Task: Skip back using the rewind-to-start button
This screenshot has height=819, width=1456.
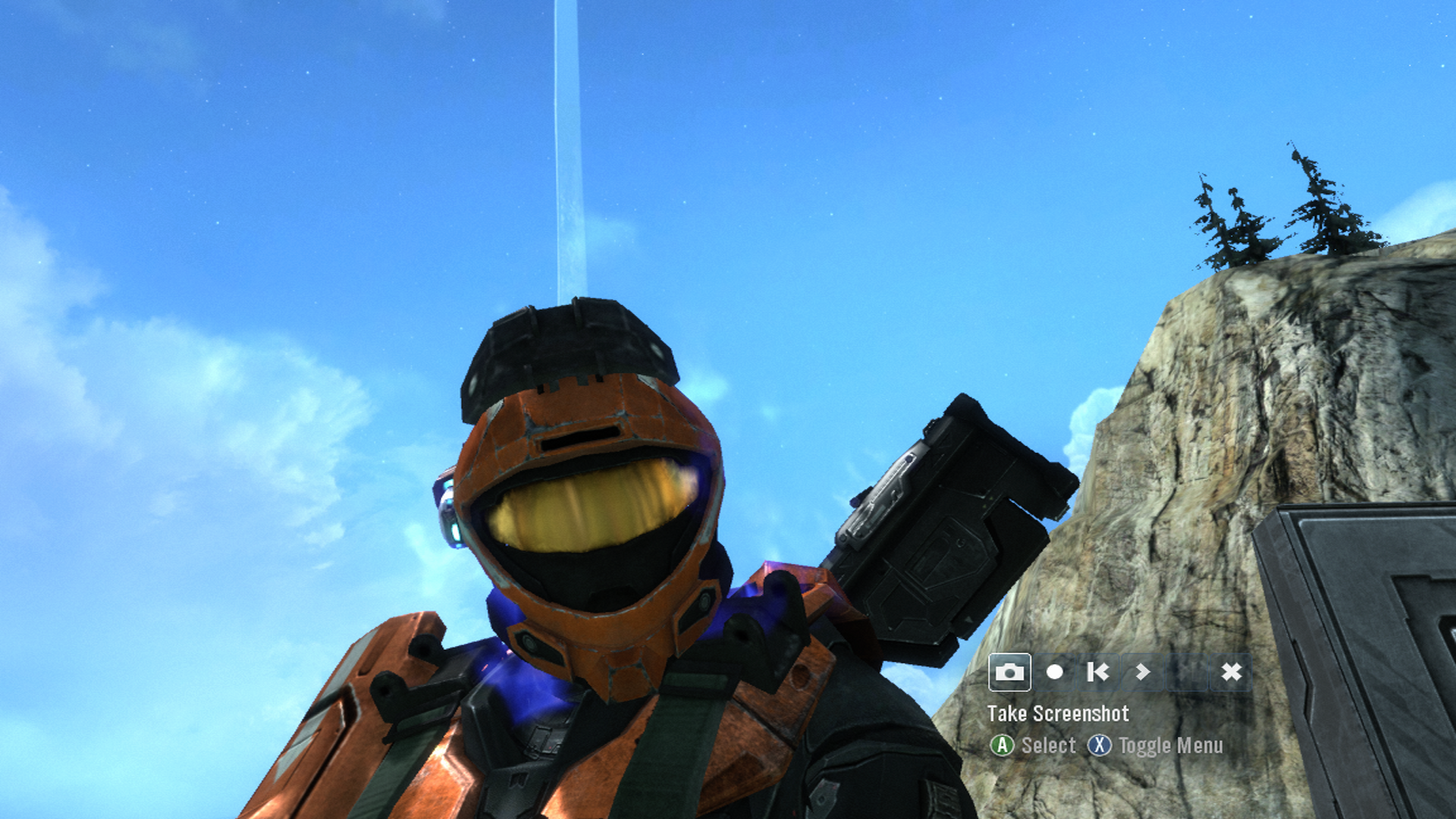Action: (x=1098, y=672)
